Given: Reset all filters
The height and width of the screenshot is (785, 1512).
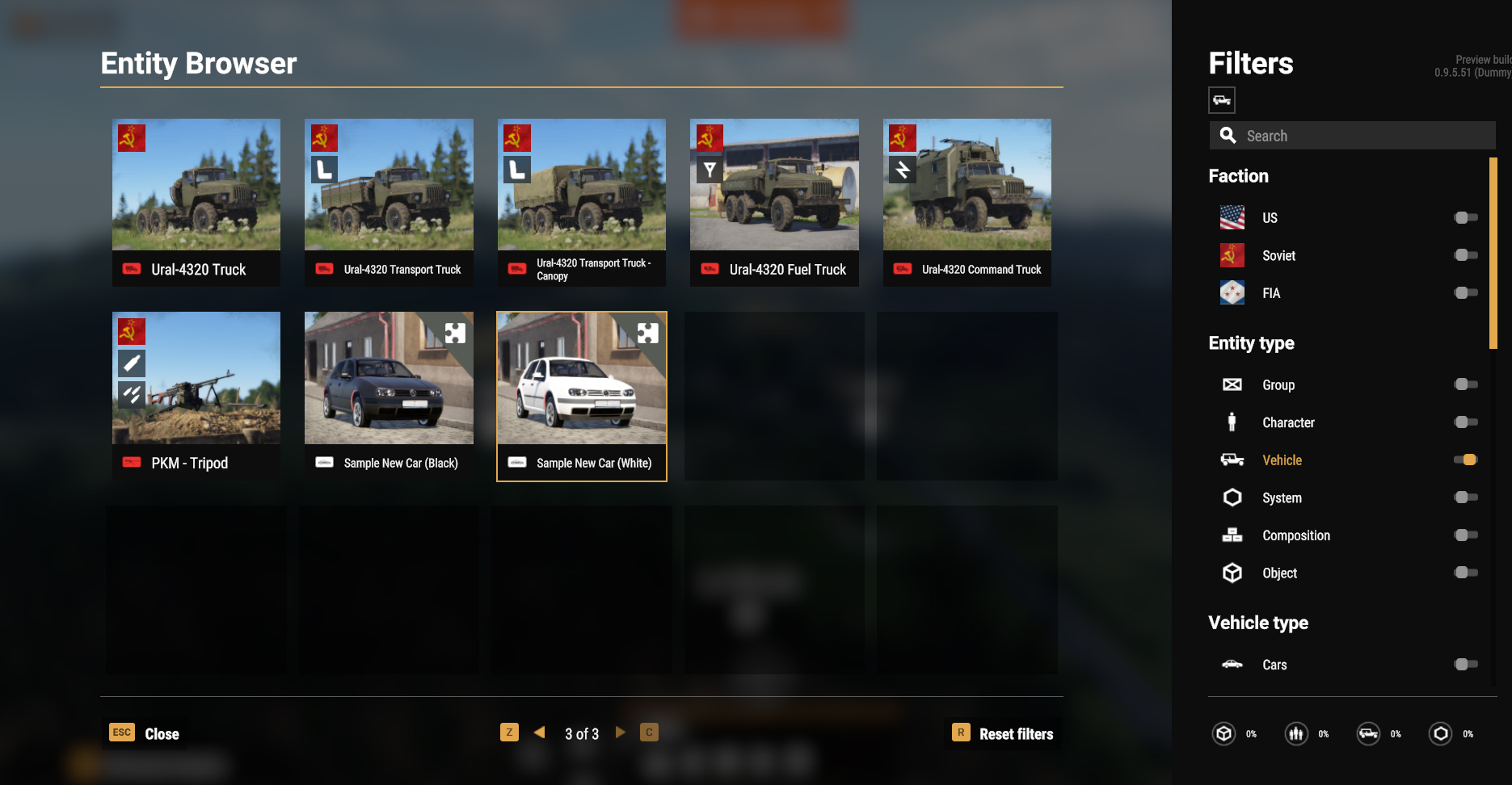Looking at the screenshot, I should [x=1004, y=733].
